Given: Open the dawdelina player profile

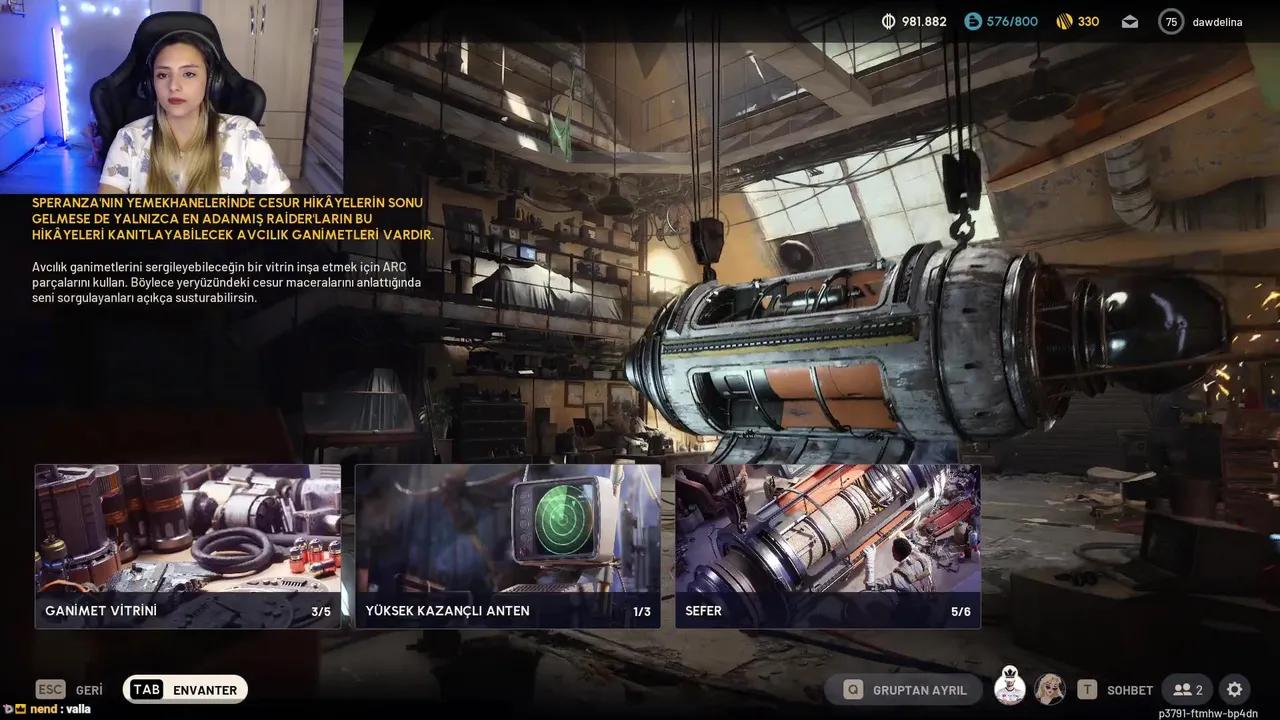Looking at the screenshot, I should 1202,21.
